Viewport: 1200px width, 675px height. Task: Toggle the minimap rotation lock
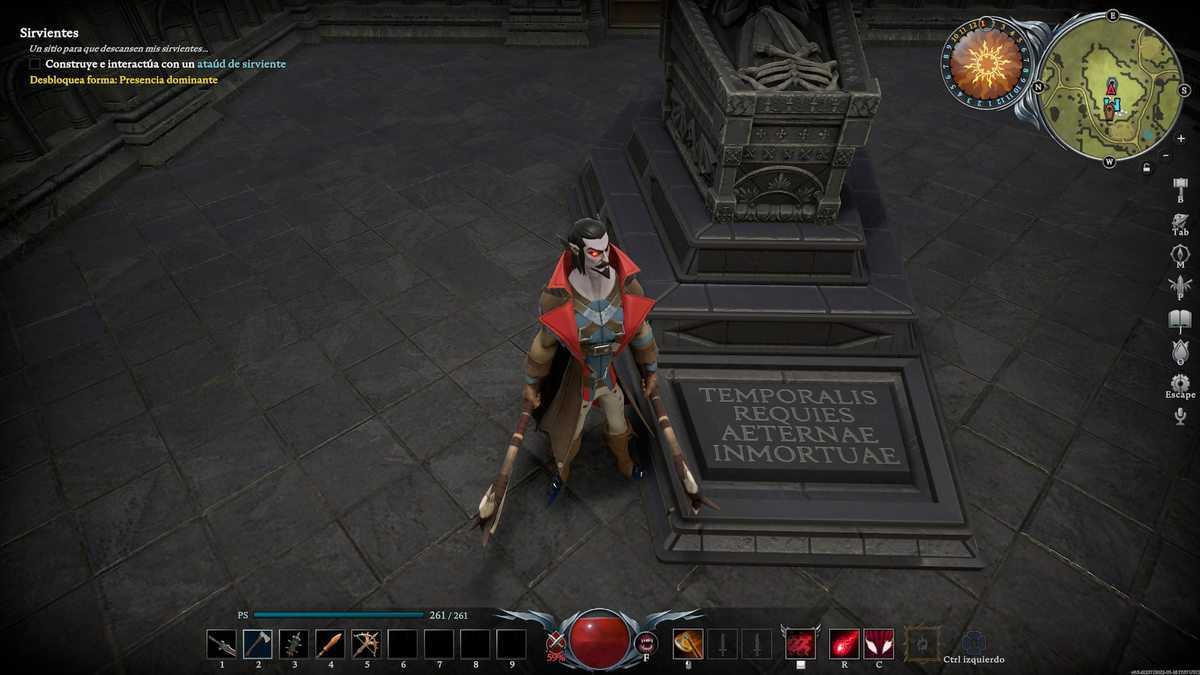pyautogui.click(x=1145, y=168)
